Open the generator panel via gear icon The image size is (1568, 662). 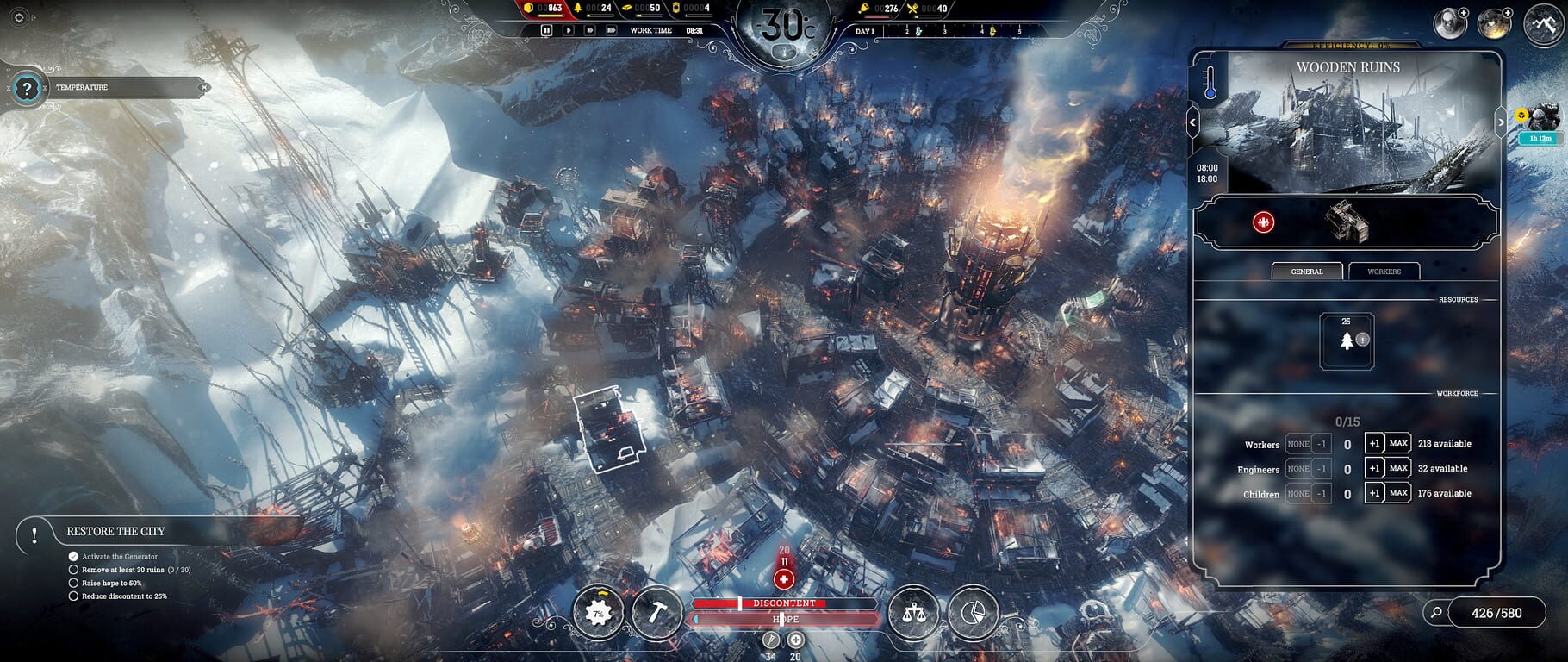(x=598, y=614)
